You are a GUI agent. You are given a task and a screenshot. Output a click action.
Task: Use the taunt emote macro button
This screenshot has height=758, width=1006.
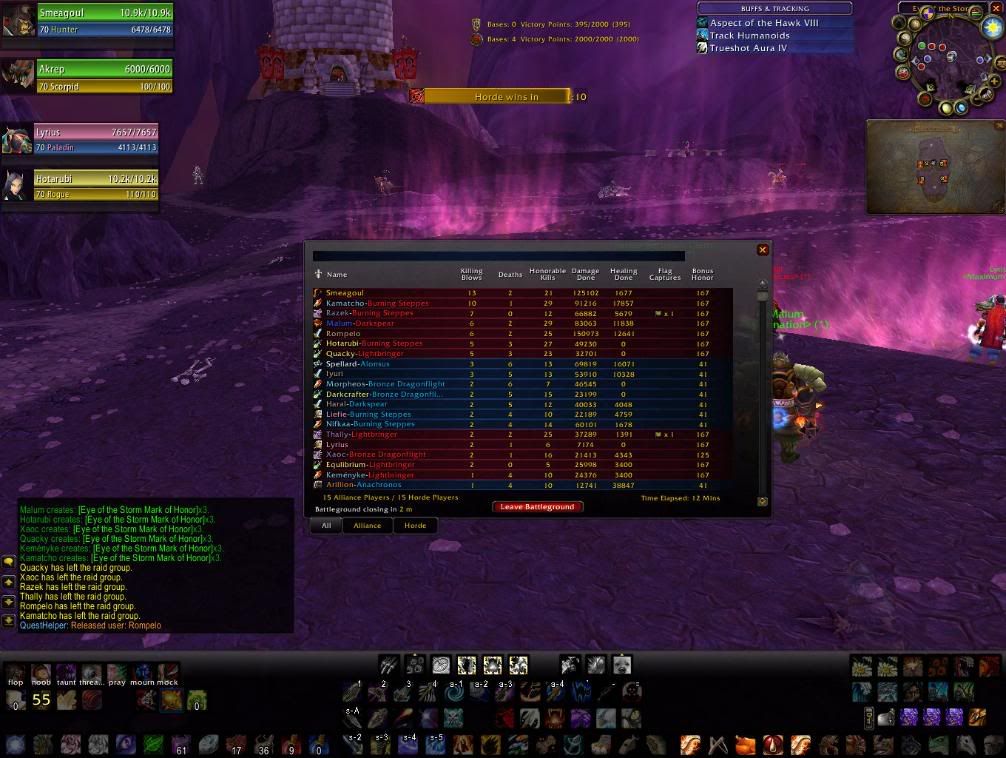click(65, 672)
